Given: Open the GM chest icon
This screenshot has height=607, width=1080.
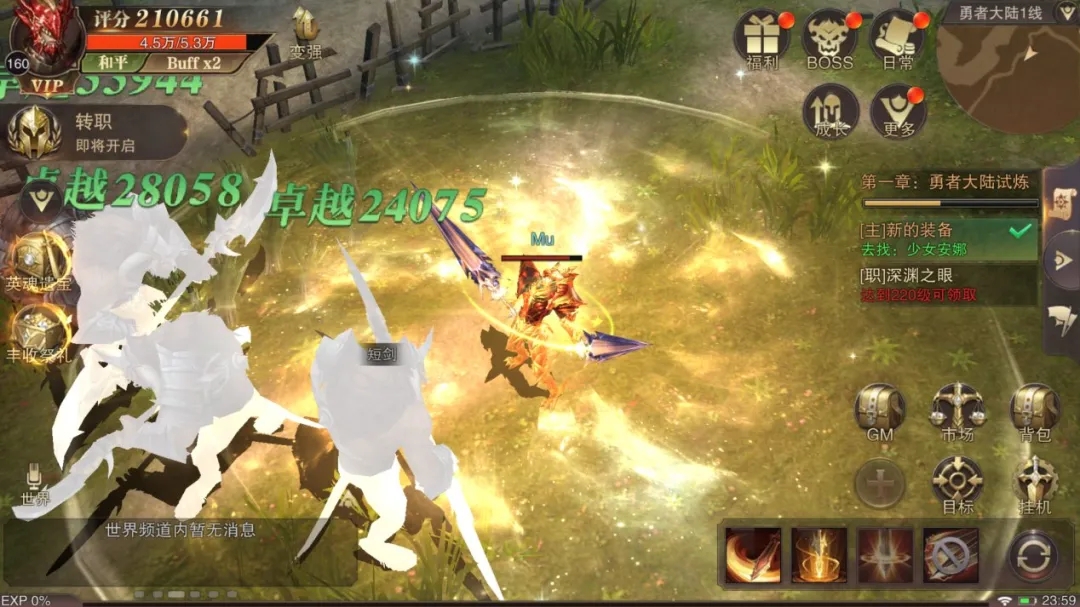Looking at the screenshot, I should click(x=880, y=408).
